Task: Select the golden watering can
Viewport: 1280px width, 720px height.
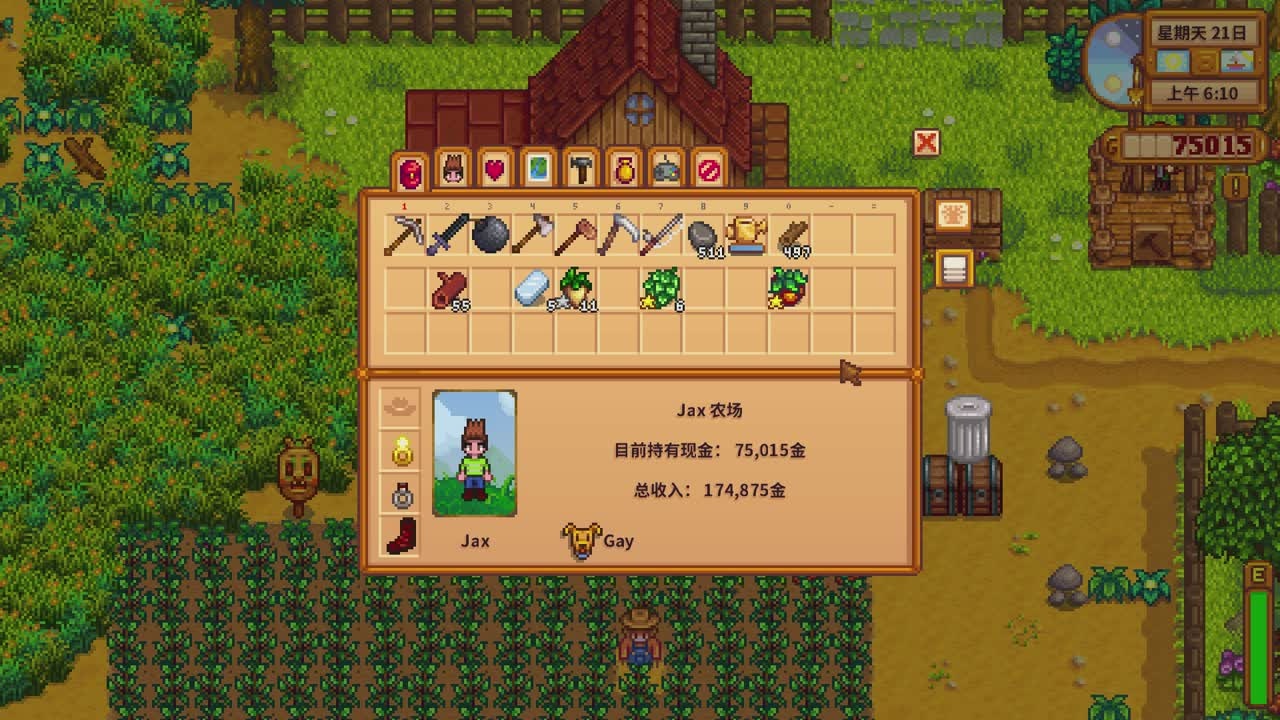Action: coord(745,236)
